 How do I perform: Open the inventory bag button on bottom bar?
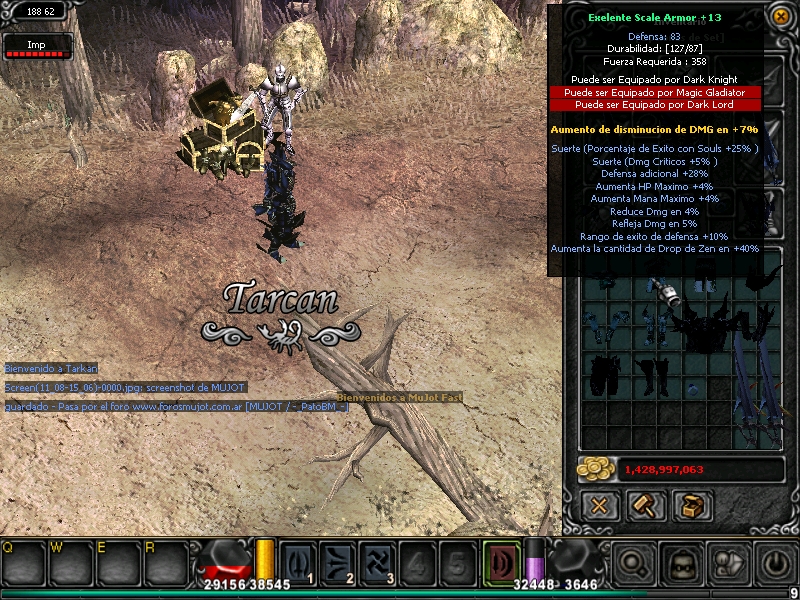[x=730, y=564]
